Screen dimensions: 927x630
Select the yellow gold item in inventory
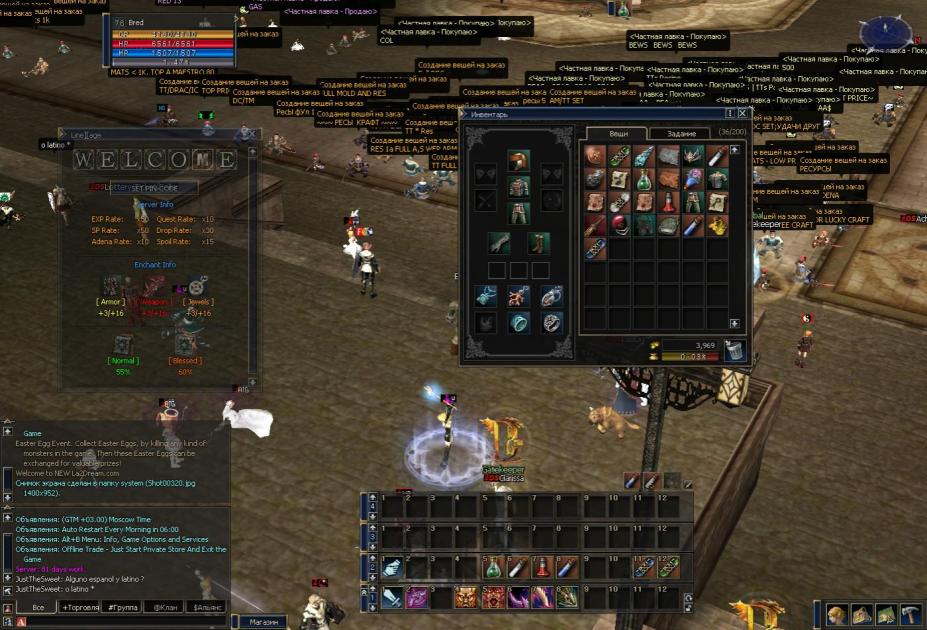click(x=719, y=225)
